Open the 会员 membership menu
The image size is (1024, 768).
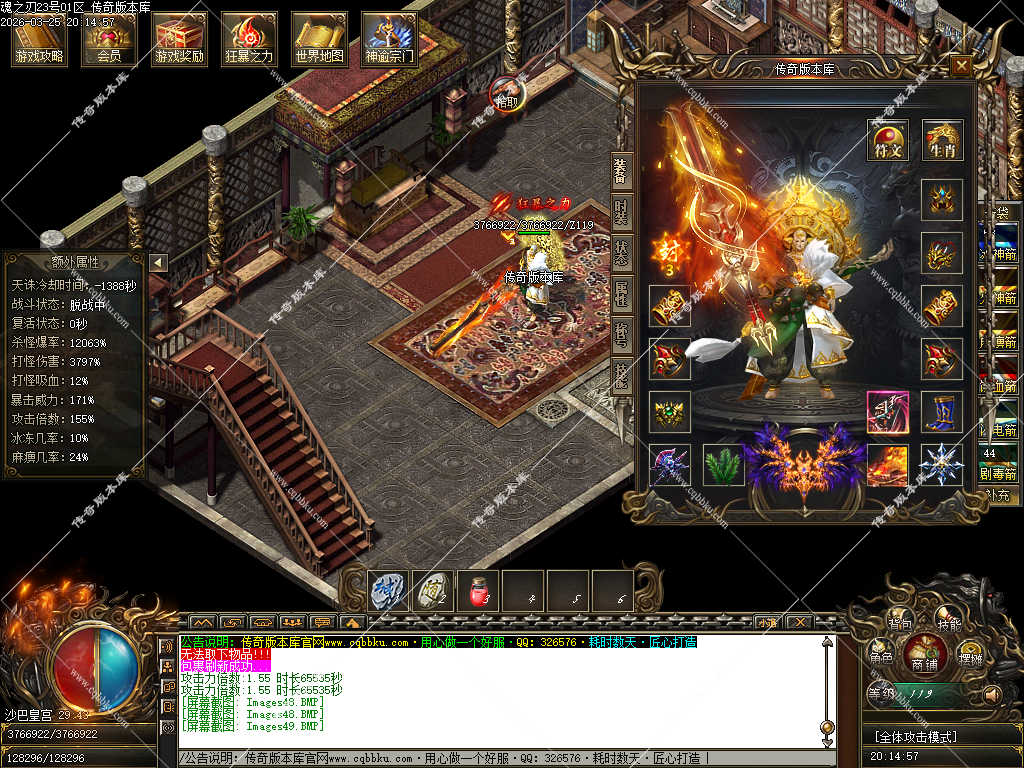pos(109,39)
